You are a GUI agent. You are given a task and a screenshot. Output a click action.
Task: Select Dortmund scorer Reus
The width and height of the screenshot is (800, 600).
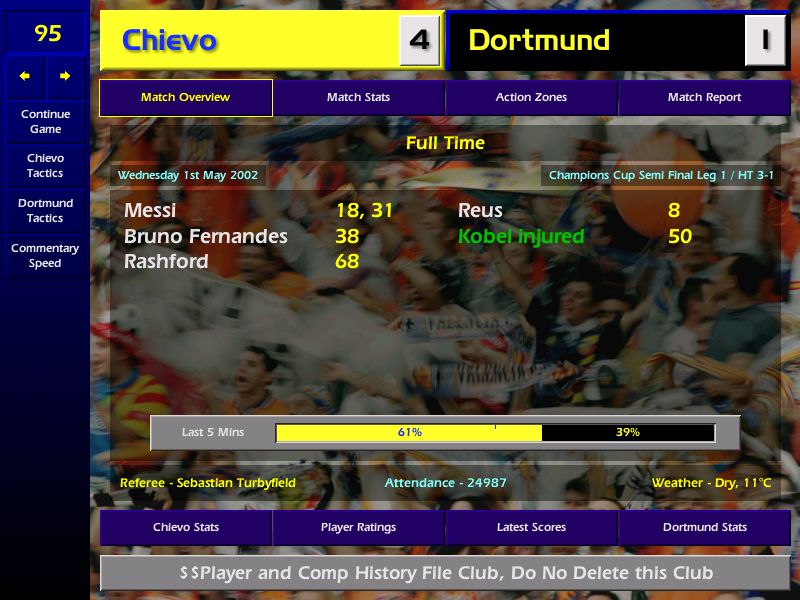[x=480, y=211]
